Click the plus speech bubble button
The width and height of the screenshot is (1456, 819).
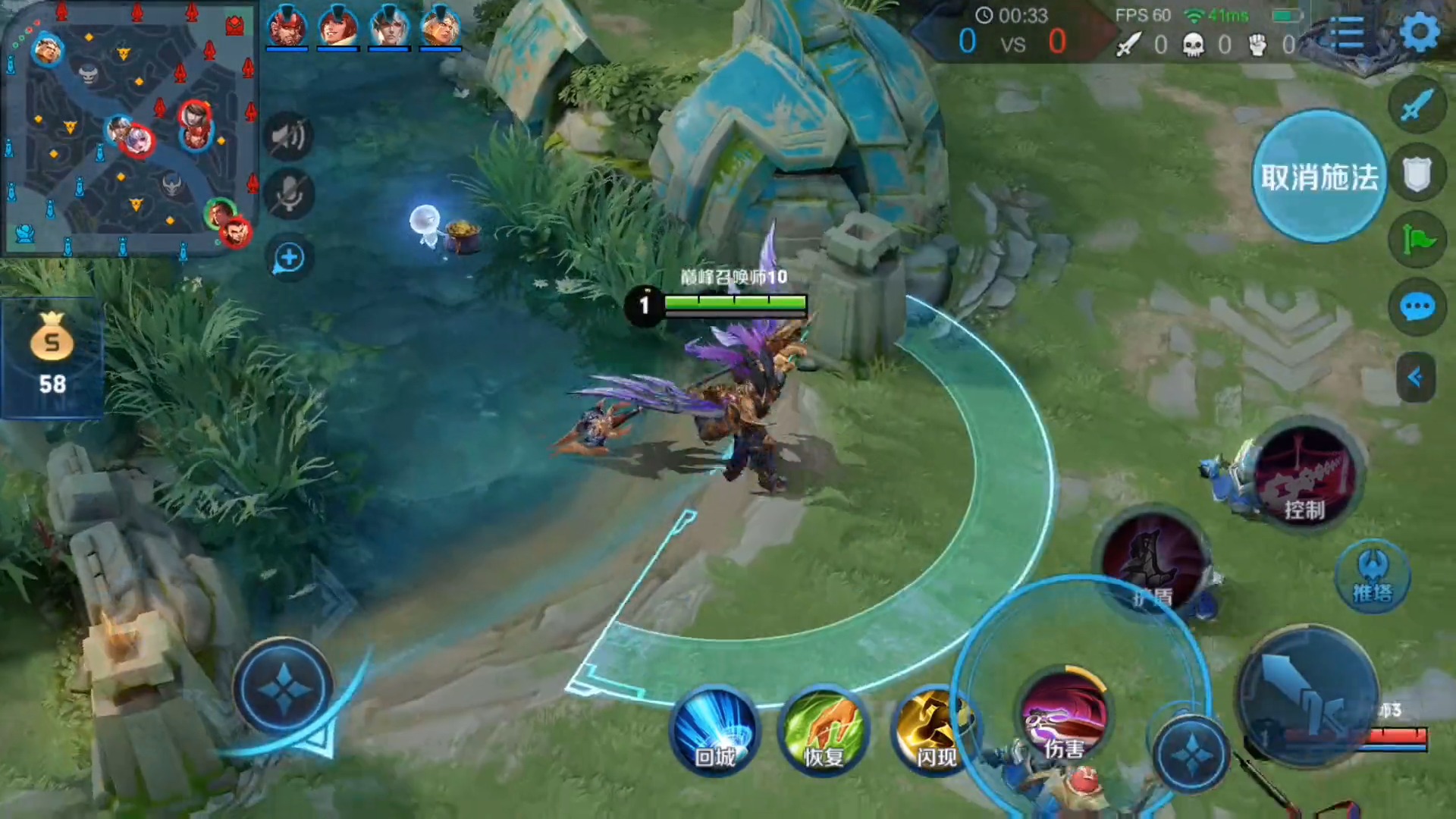288,259
